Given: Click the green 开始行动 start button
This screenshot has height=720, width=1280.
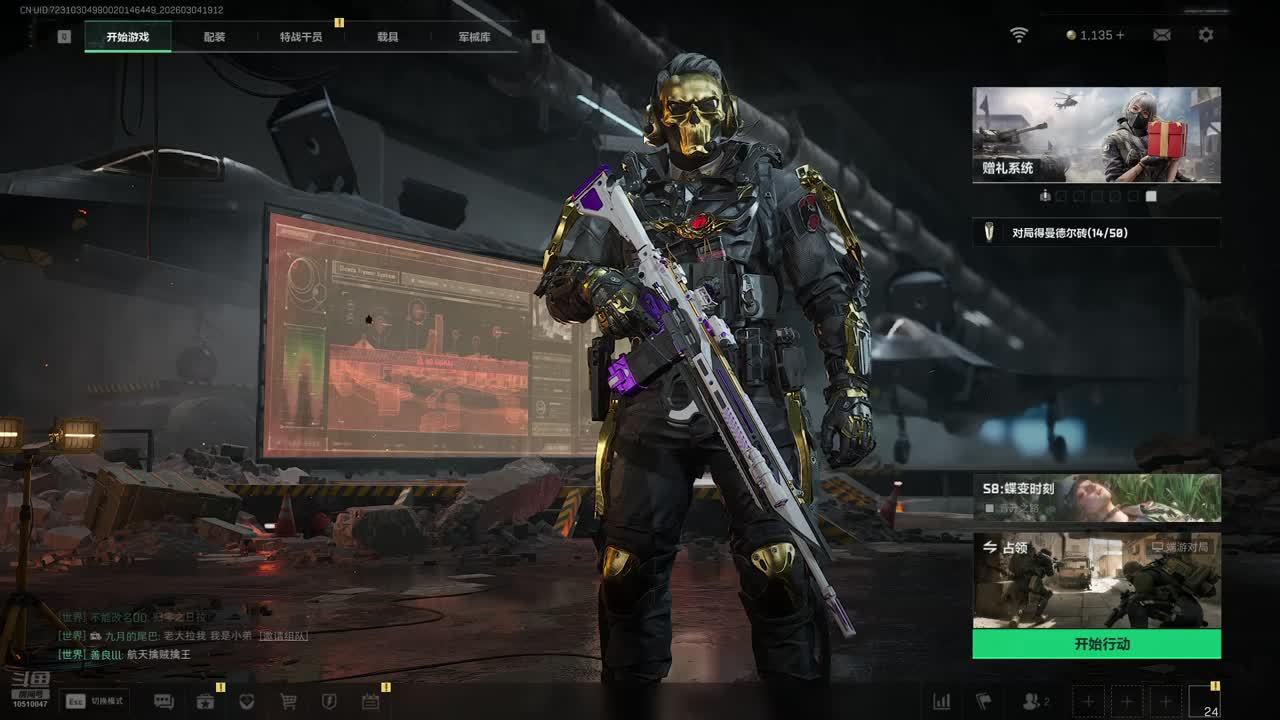Looking at the screenshot, I should [x=1096, y=644].
